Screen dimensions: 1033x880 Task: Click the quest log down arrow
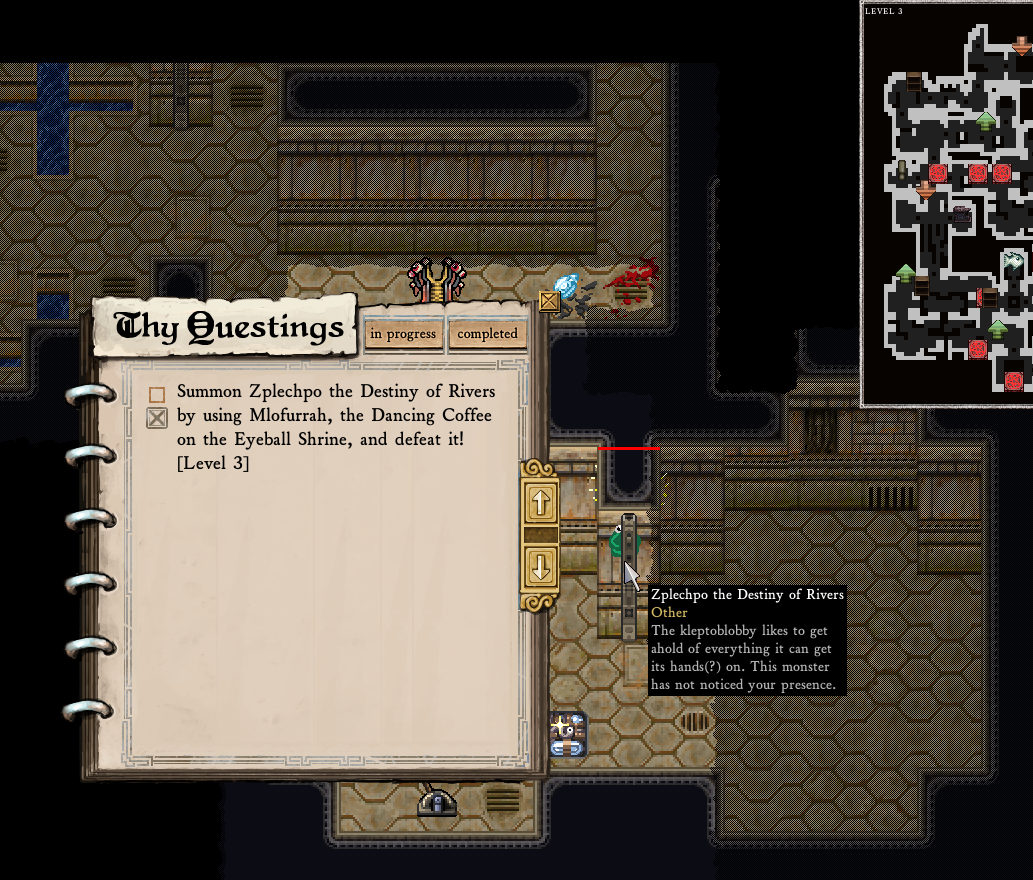541,567
